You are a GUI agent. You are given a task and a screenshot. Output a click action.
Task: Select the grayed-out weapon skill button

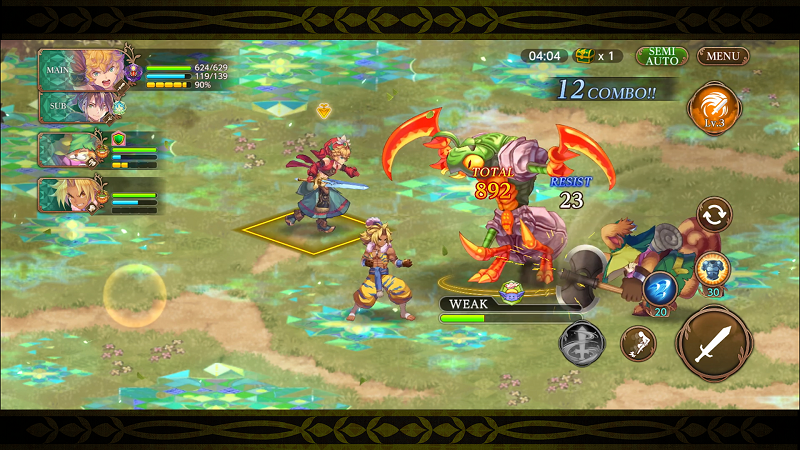click(582, 343)
